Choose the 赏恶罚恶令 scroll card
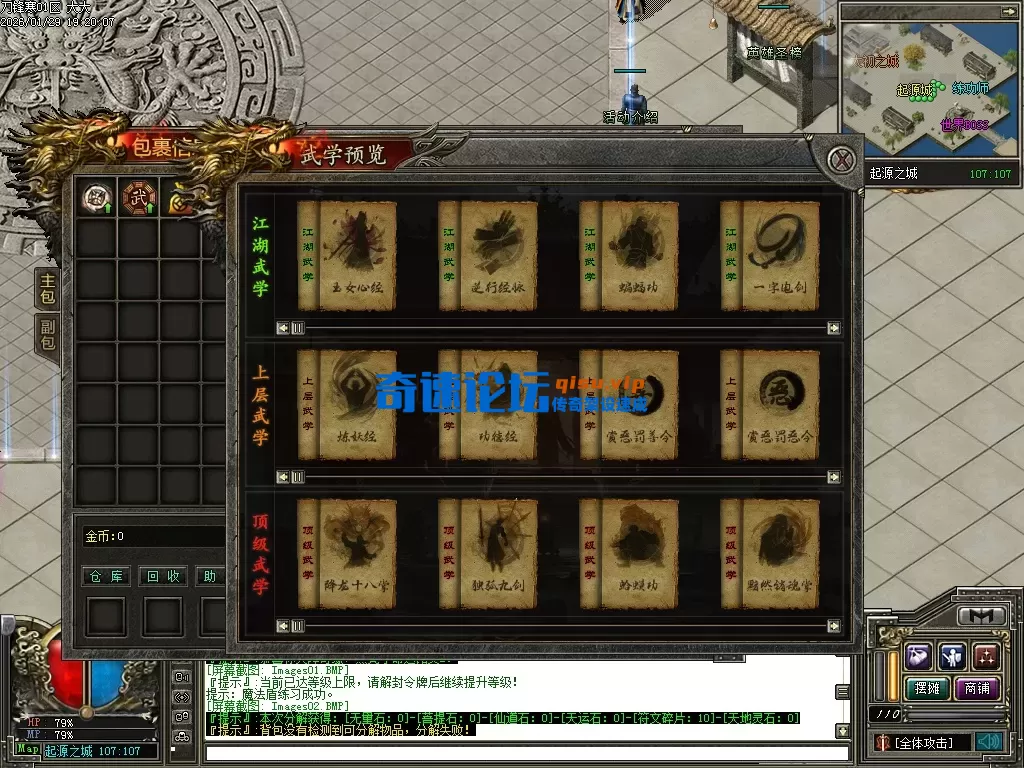This screenshot has height=768, width=1024. (779, 404)
